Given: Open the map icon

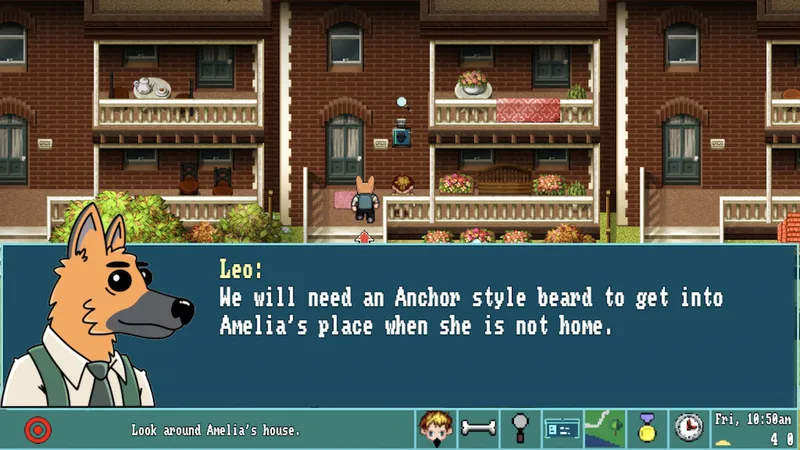Looking at the screenshot, I should click(604, 429).
